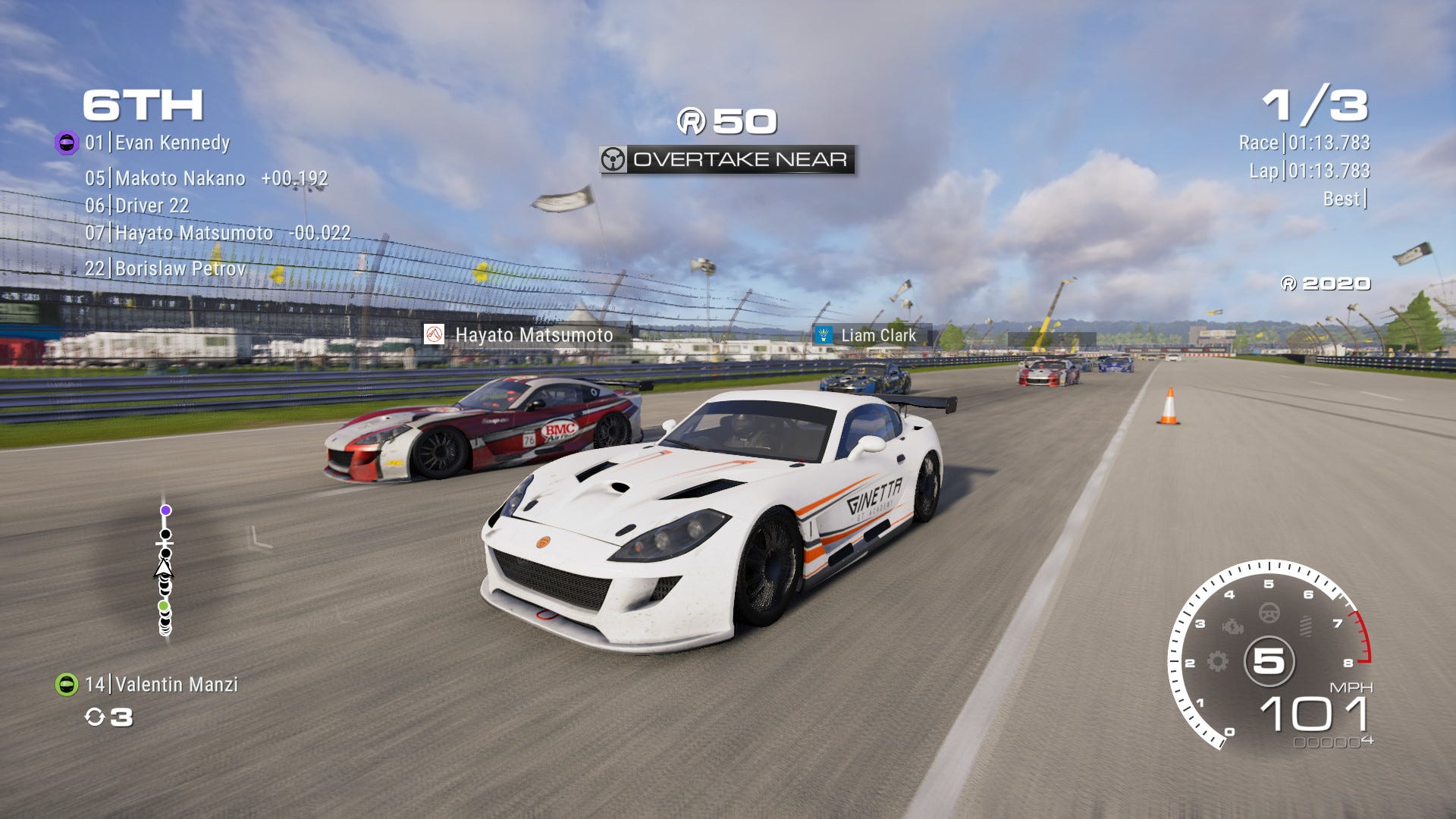The height and width of the screenshot is (819, 1456).
Task: Click the reward wheel icon beside OVERTAKE NEAR
Action: pyautogui.click(x=613, y=159)
